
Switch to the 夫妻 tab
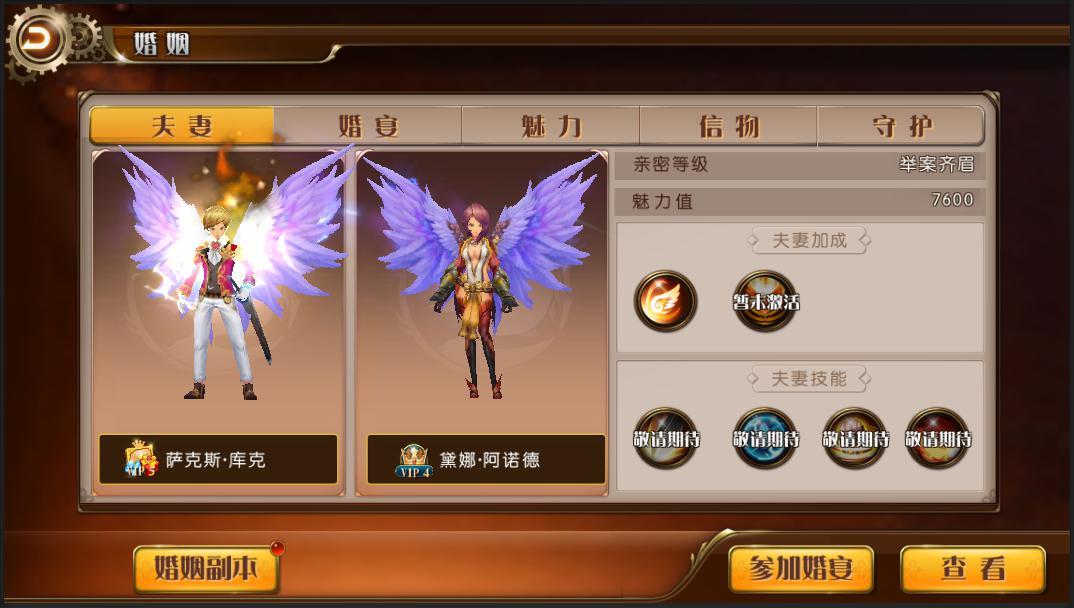pos(182,126)
